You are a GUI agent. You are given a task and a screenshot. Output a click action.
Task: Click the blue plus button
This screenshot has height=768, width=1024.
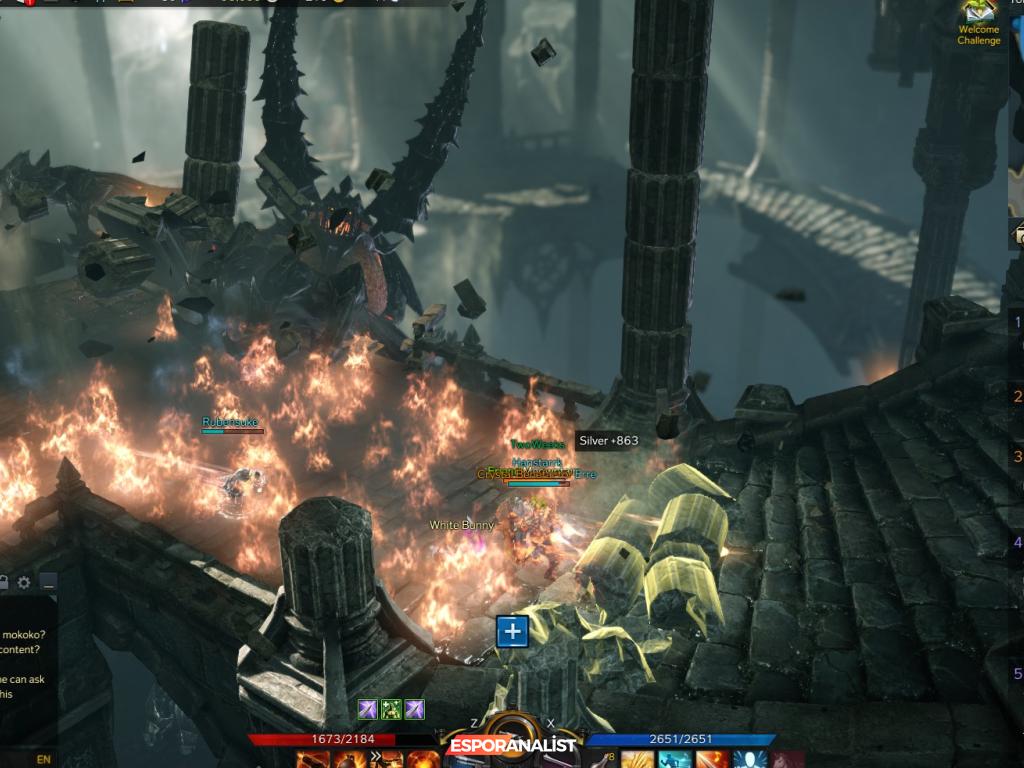click(x=512, y=631)
